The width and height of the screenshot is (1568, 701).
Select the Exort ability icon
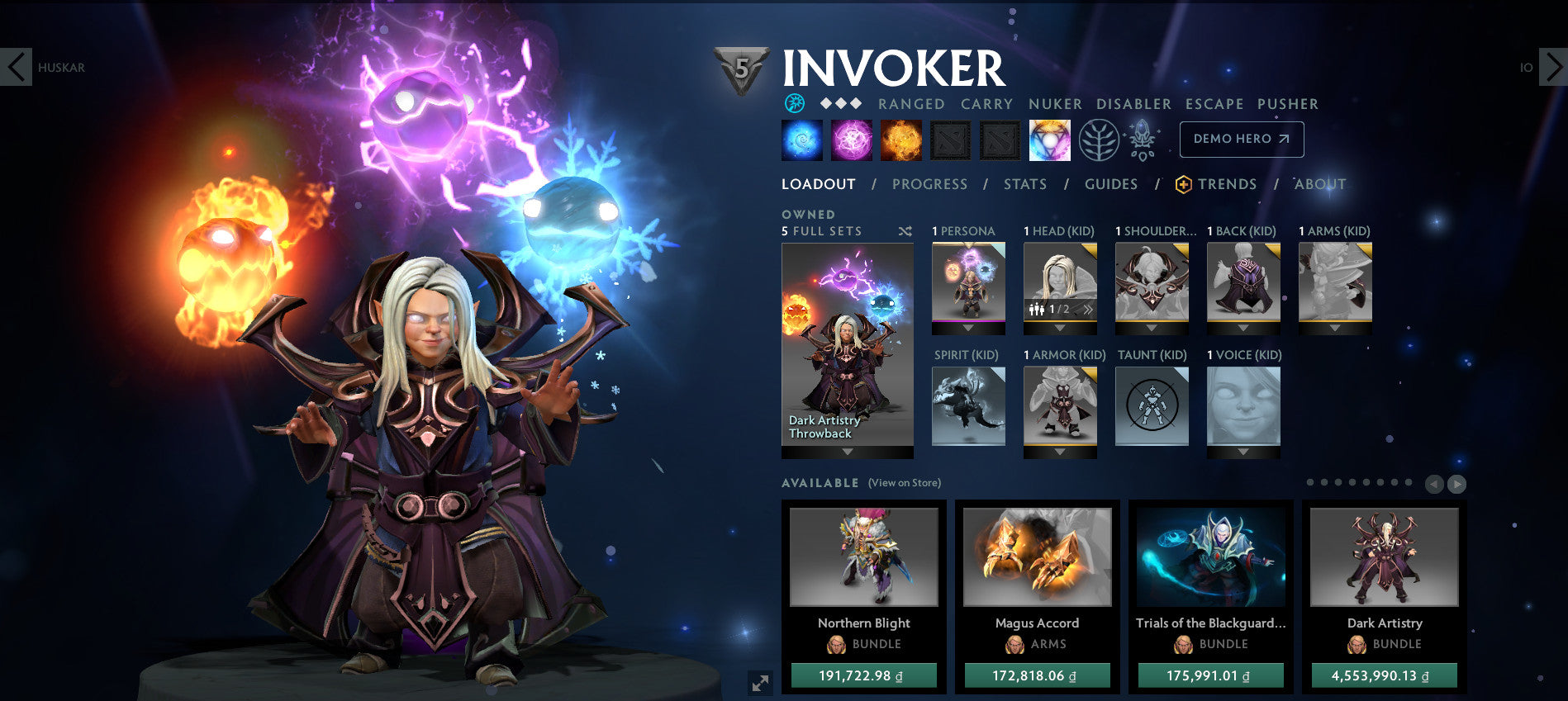coord(899,139)
